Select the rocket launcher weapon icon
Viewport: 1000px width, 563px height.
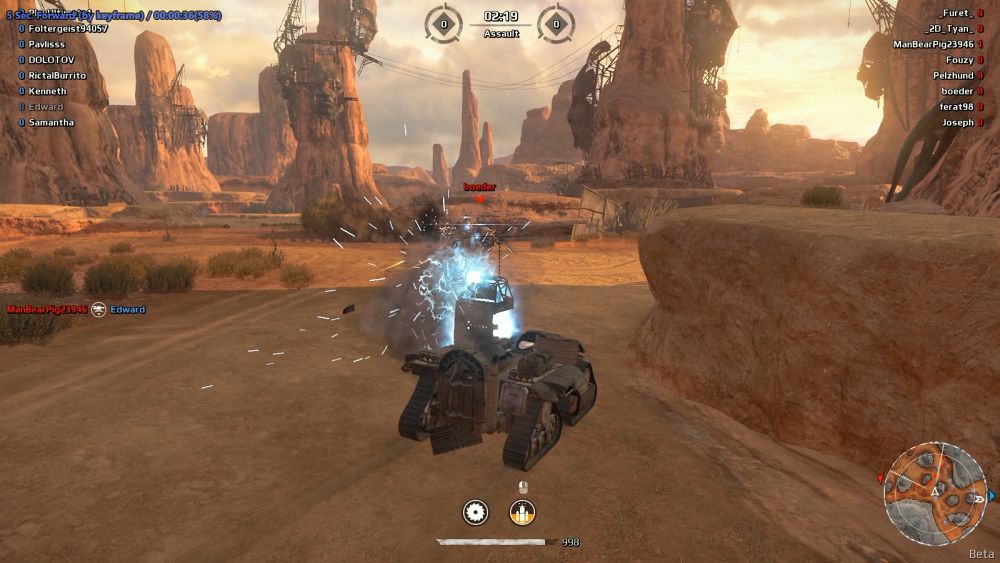[x=522, y=513]
